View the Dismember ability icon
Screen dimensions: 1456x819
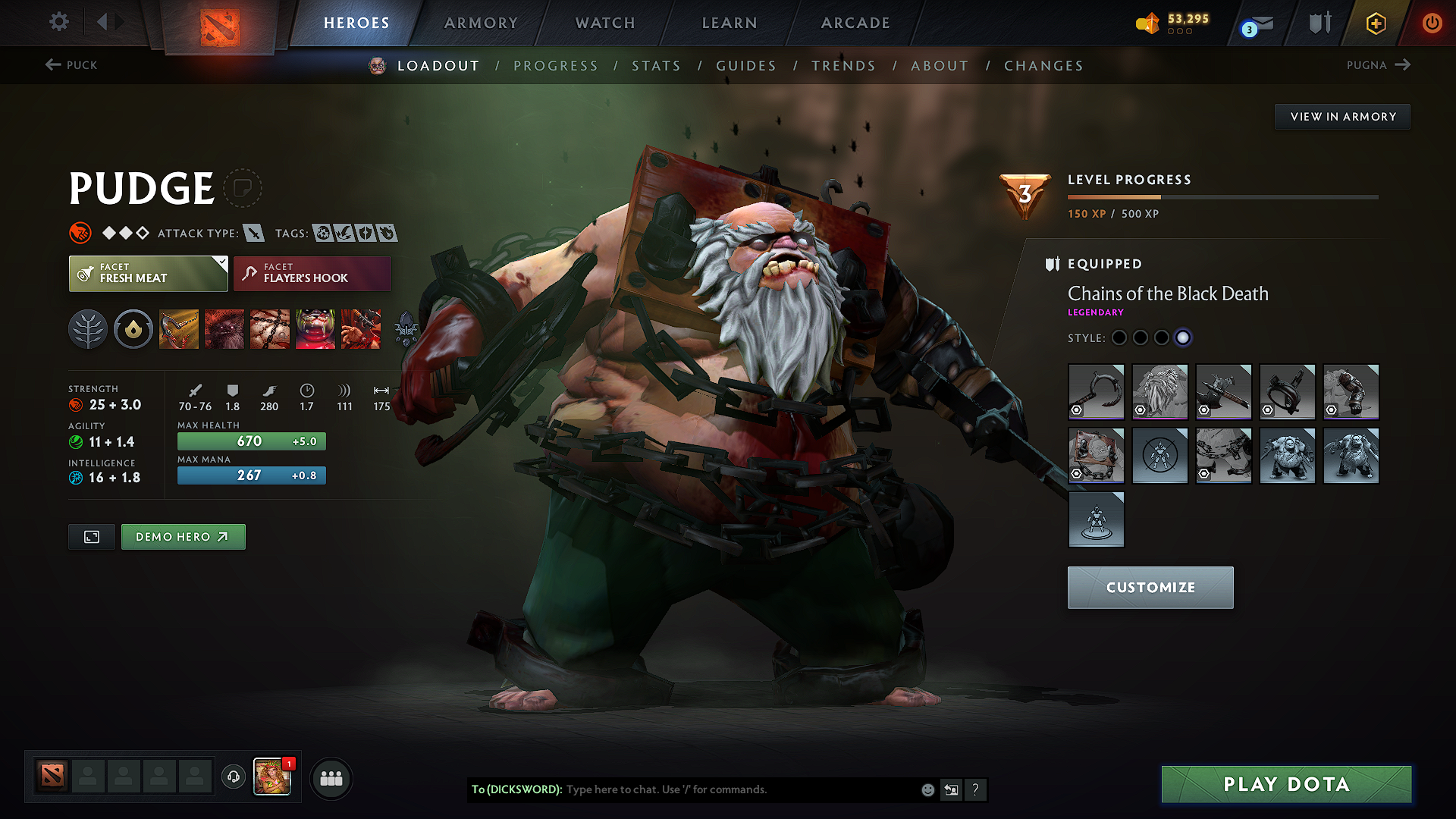pos(315,328)
